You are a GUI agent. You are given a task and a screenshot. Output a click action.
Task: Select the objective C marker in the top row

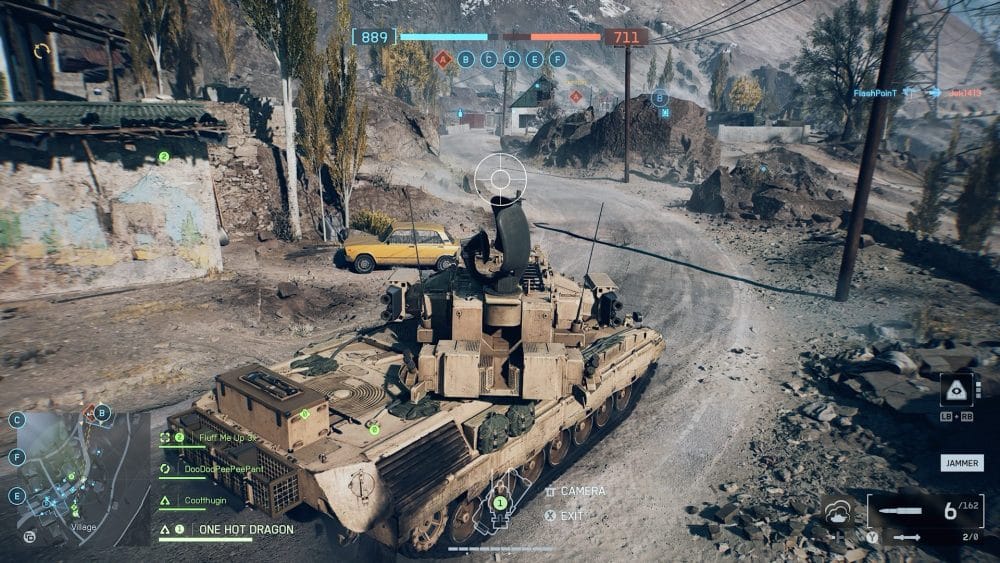coord(489,59)
